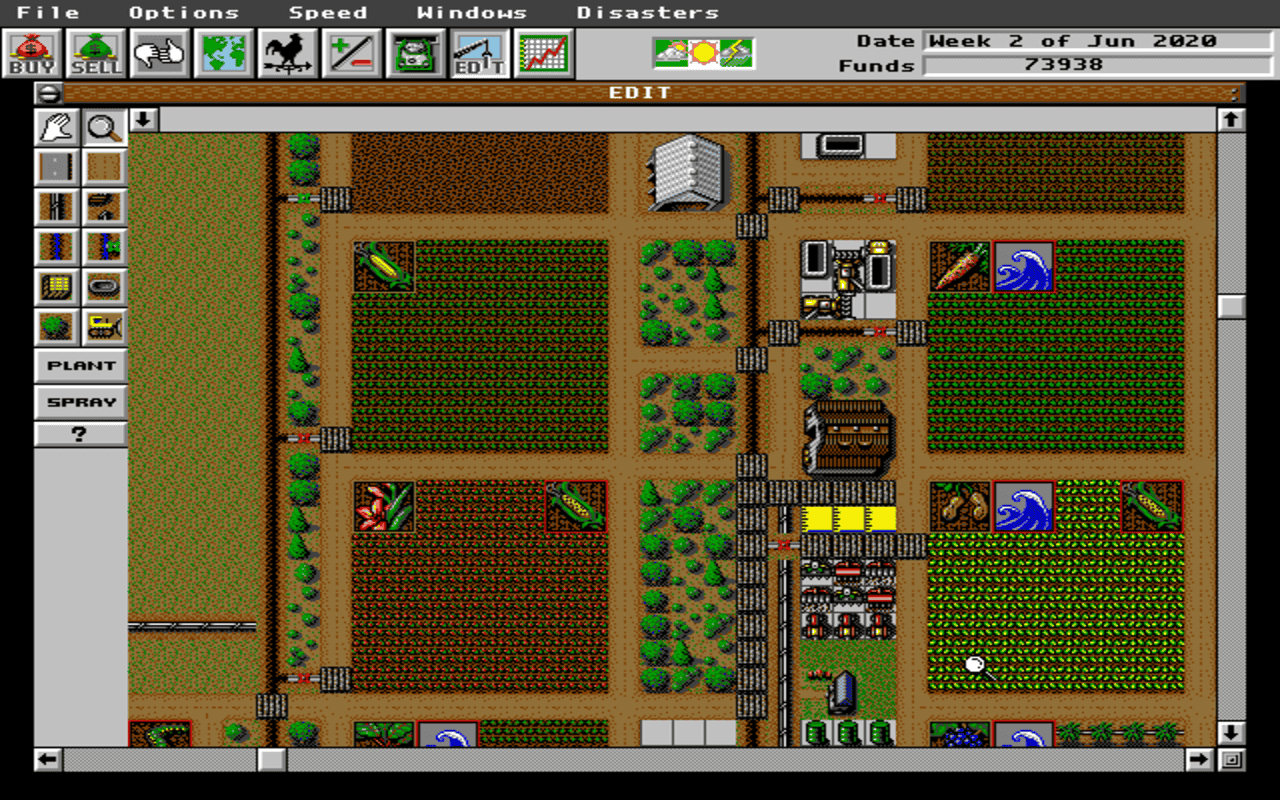This screenshot has height=800, width=1280.
Task: Pick the fence-building tool
Action: point(56,206)
